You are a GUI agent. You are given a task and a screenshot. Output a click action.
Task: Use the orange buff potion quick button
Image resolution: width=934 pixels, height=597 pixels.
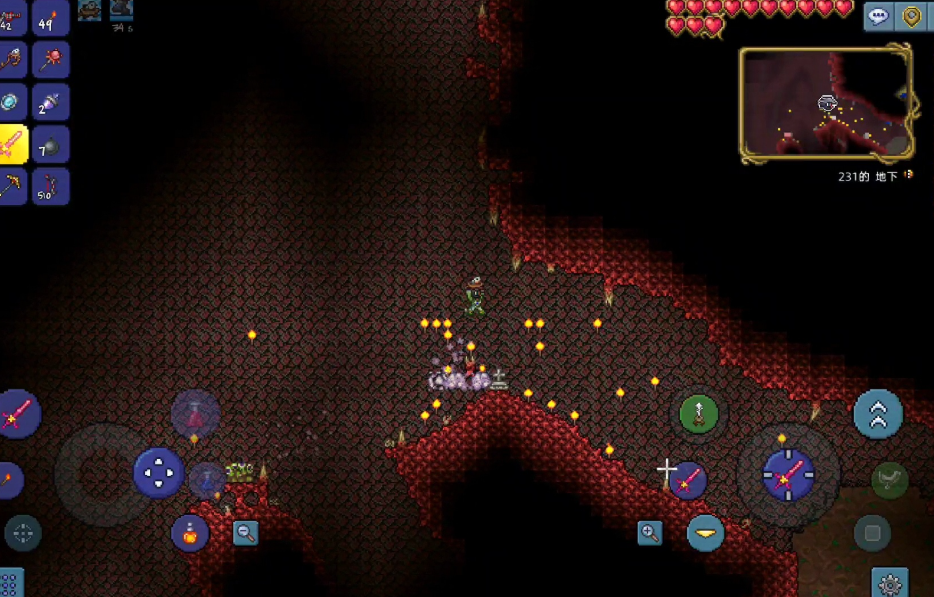190,533
